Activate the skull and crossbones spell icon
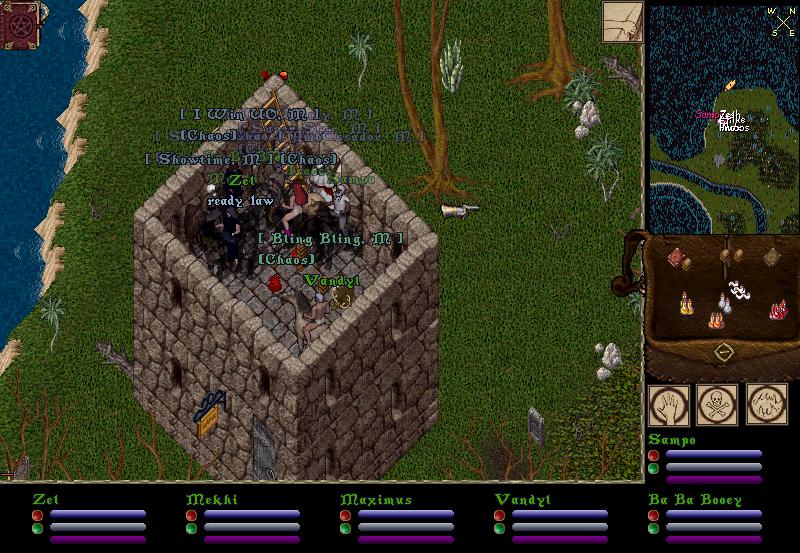 click(x=716, y=404)
